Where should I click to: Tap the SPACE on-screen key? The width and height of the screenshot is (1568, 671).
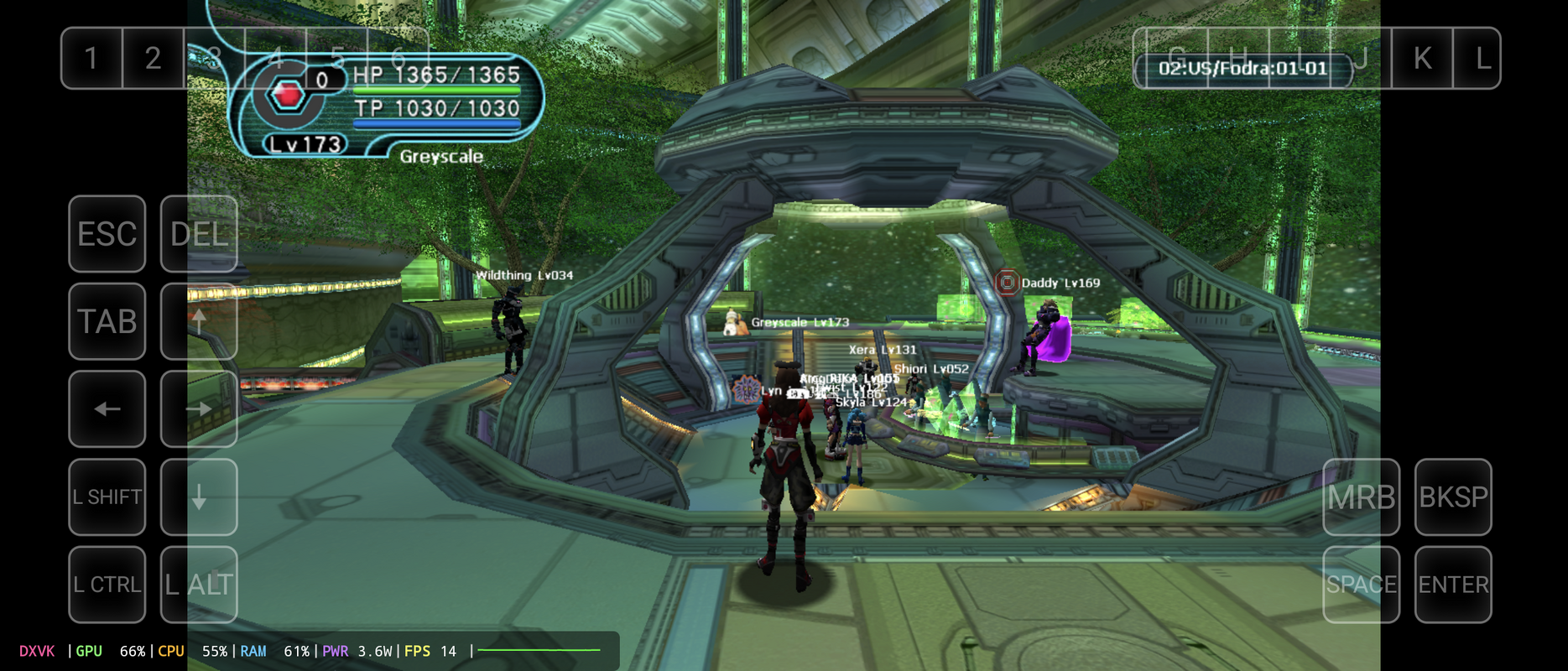click(1361, 585)
